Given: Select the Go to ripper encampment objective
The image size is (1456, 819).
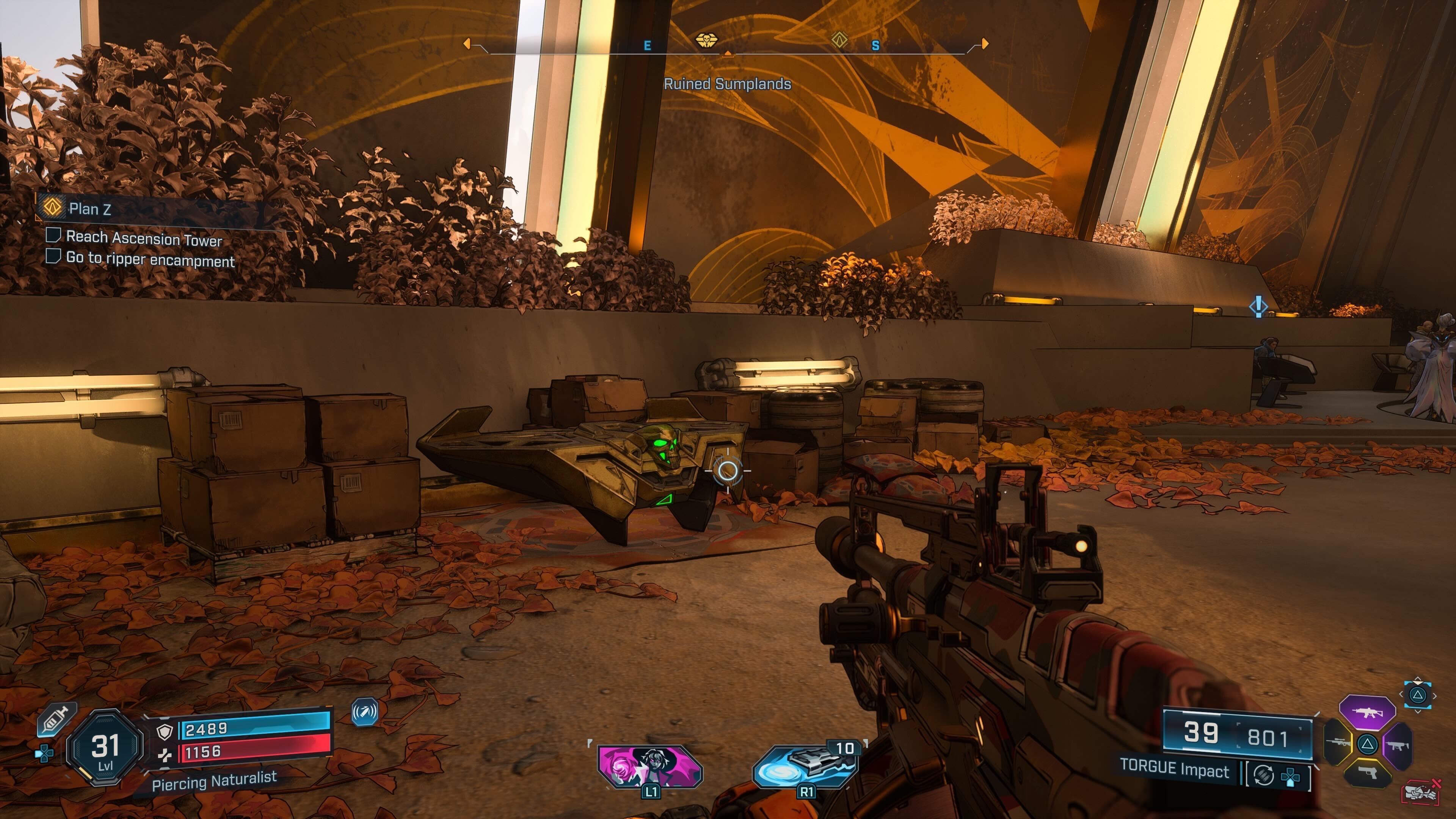Looking at the screenshot, I should [150, 259].
